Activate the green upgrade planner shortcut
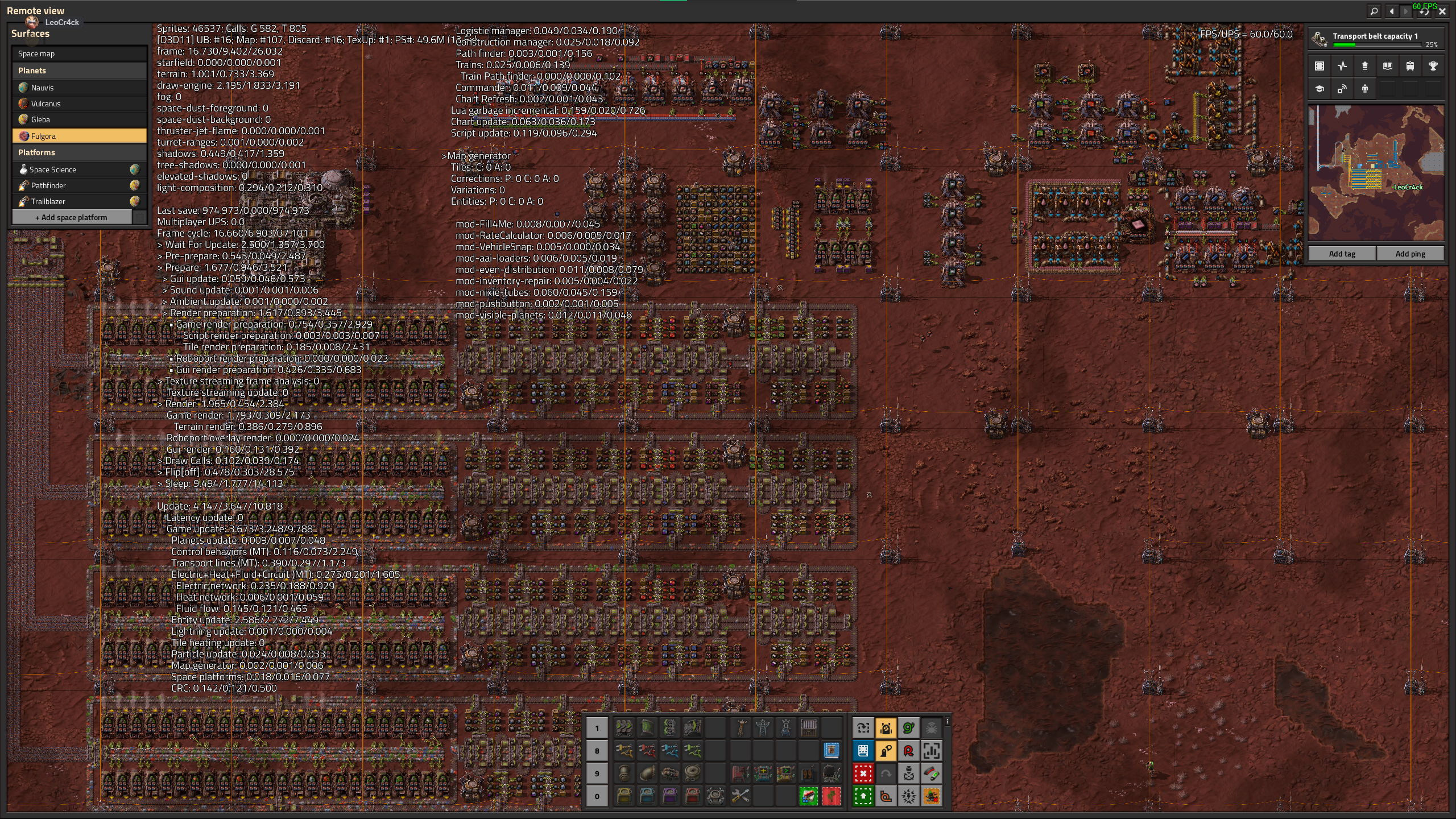 [863, 796]
